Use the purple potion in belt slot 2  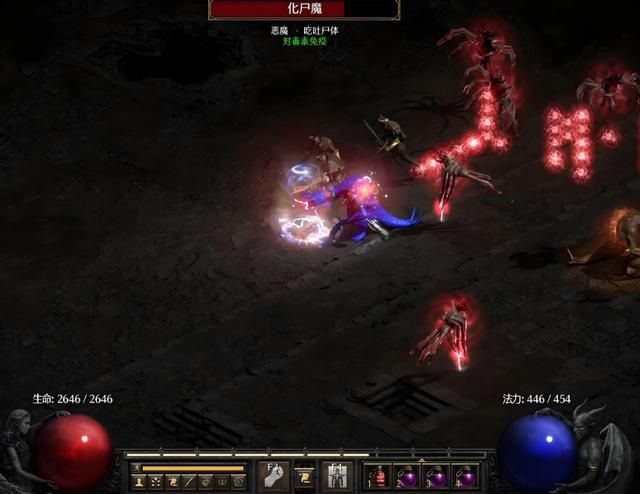407,476
